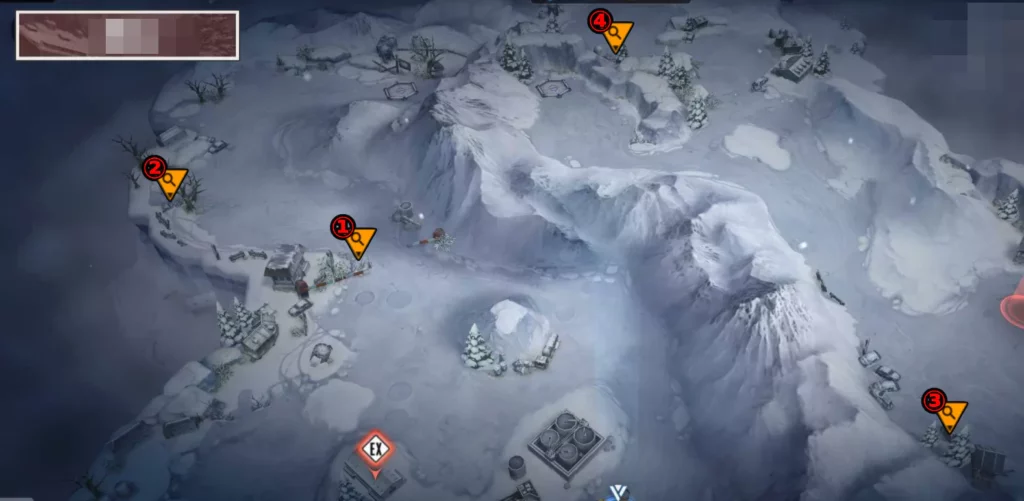Click search marker number 2
Screen dimensions: 1024x501
171,180
